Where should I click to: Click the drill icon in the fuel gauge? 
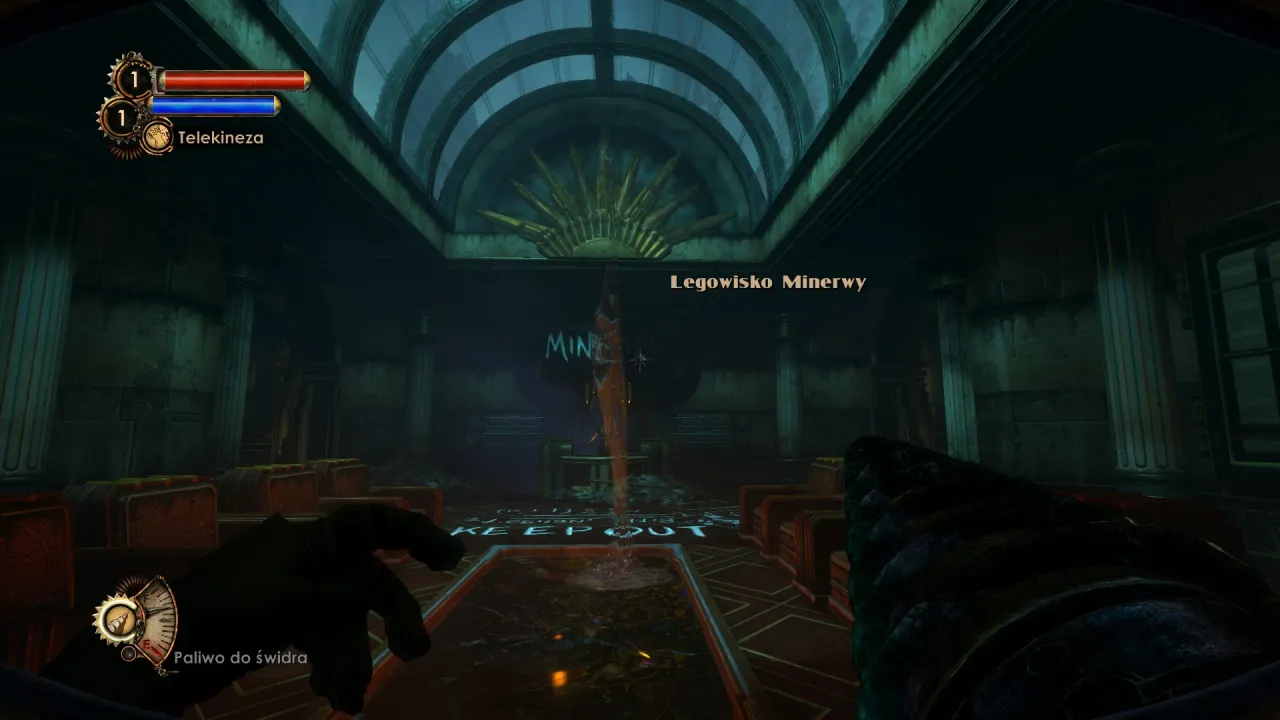pyautogui.click(x=120, y=621)
